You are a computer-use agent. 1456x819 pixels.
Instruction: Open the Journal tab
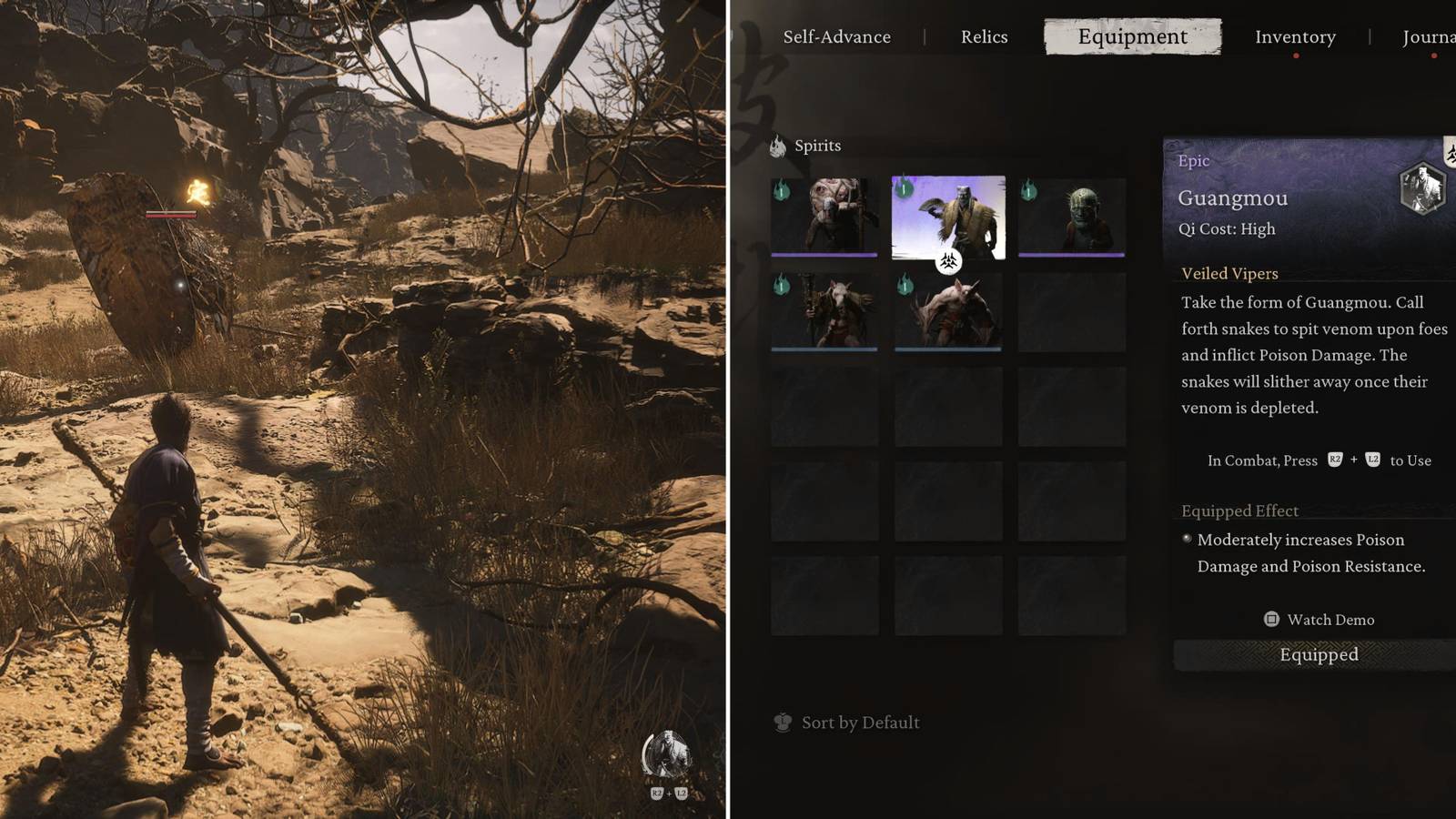(x=1431, y=36)
